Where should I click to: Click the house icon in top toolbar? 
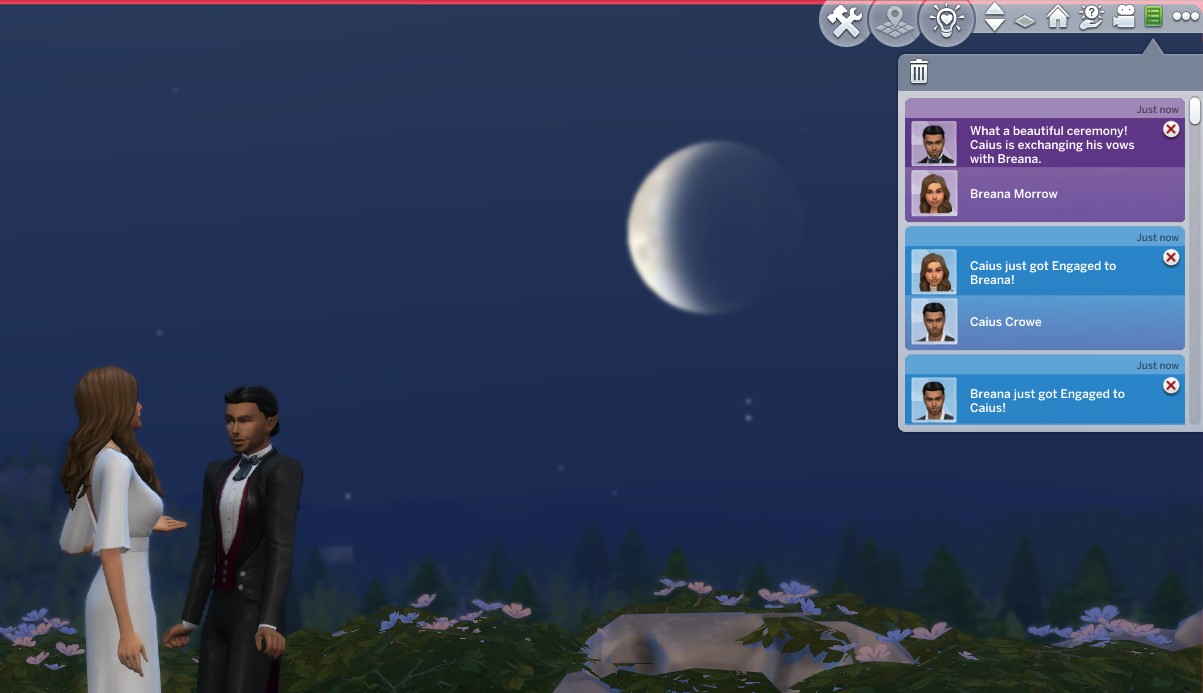[x=1058, y=17]
